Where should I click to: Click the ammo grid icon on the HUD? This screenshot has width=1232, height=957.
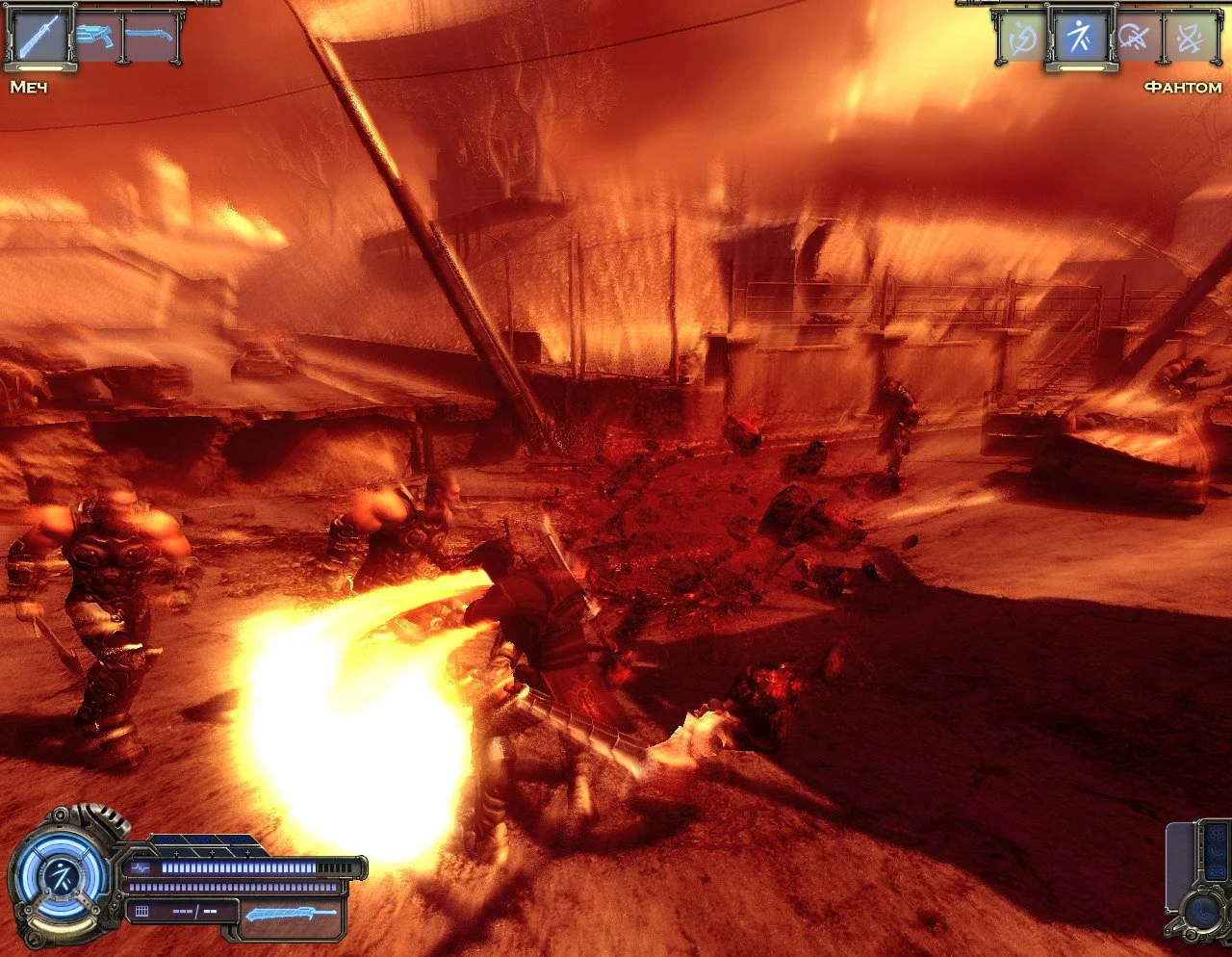(141, 910)
